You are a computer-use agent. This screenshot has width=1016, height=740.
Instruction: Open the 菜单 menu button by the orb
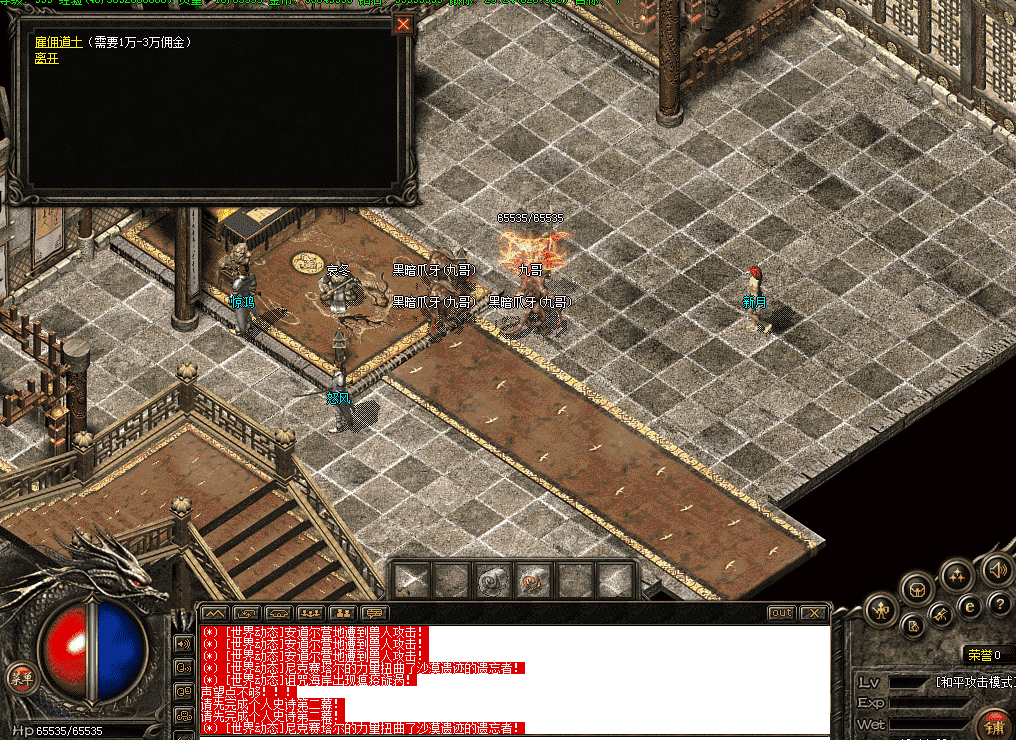(18, 677)
